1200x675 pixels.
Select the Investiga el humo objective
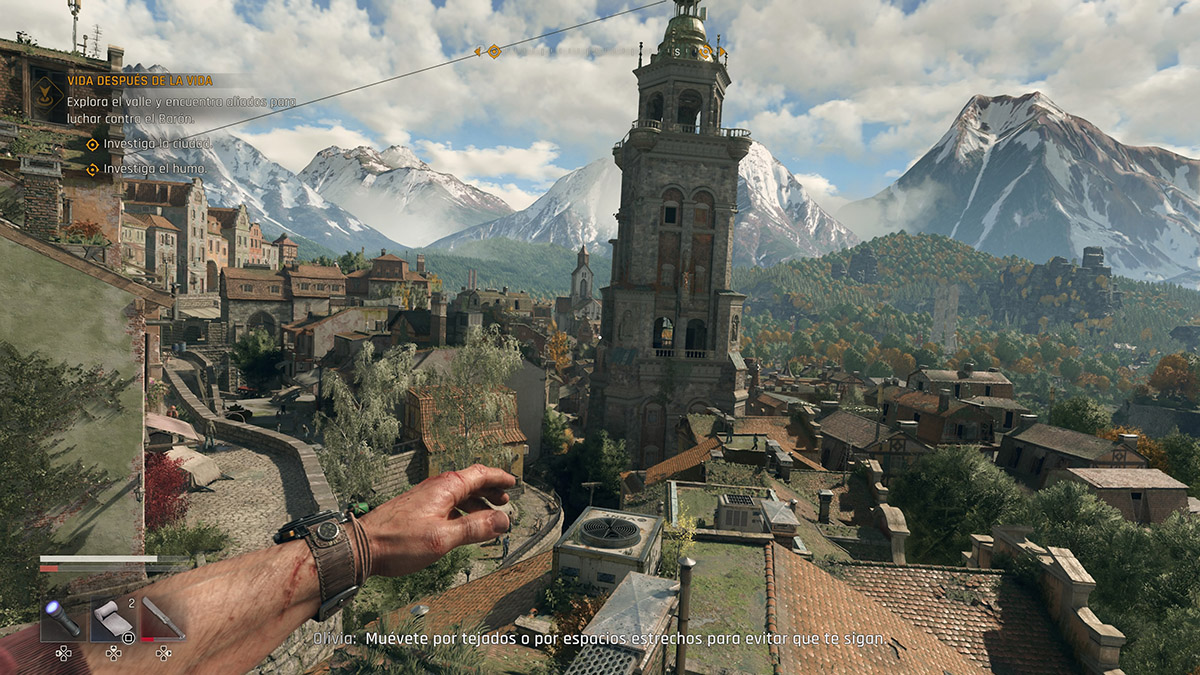[x=146, y=169]
